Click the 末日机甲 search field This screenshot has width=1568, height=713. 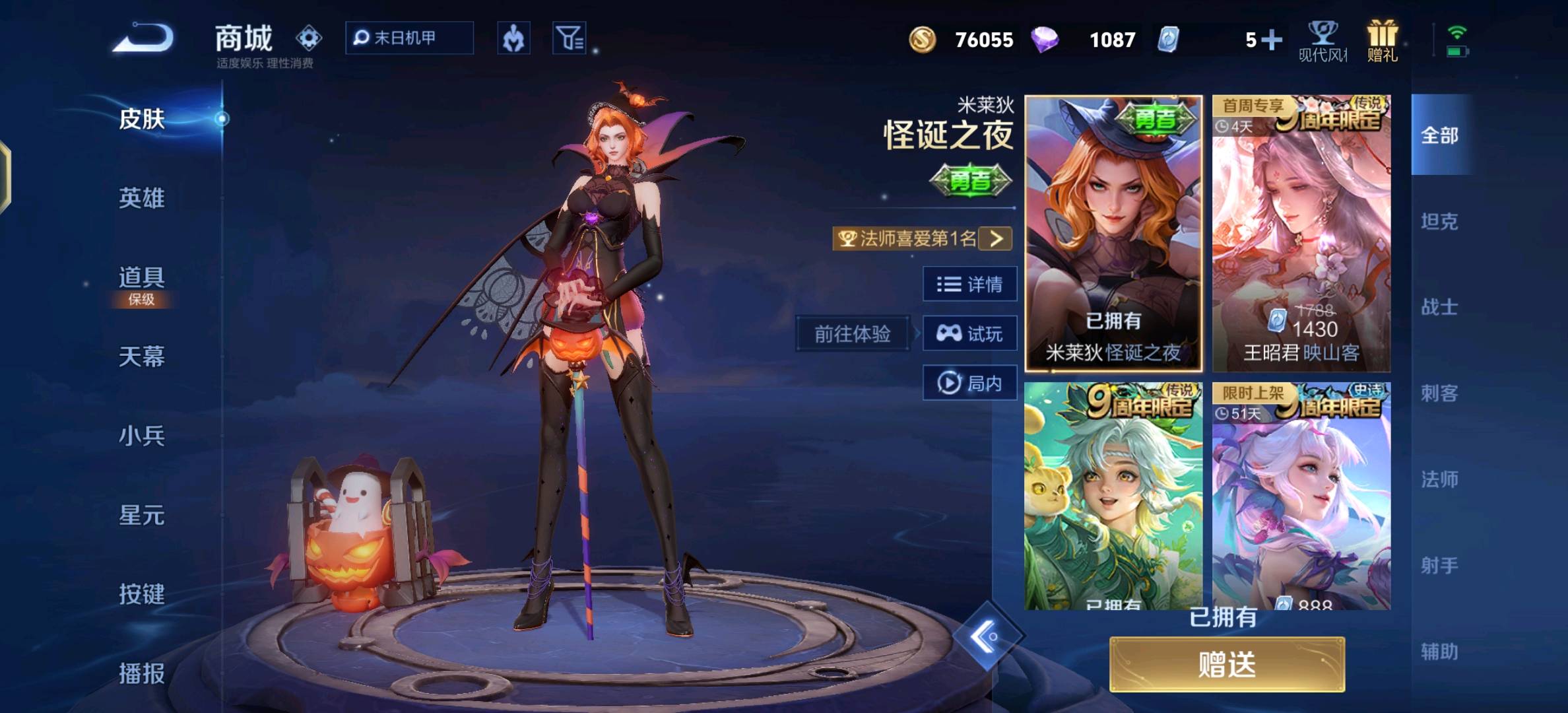point(409,38)
